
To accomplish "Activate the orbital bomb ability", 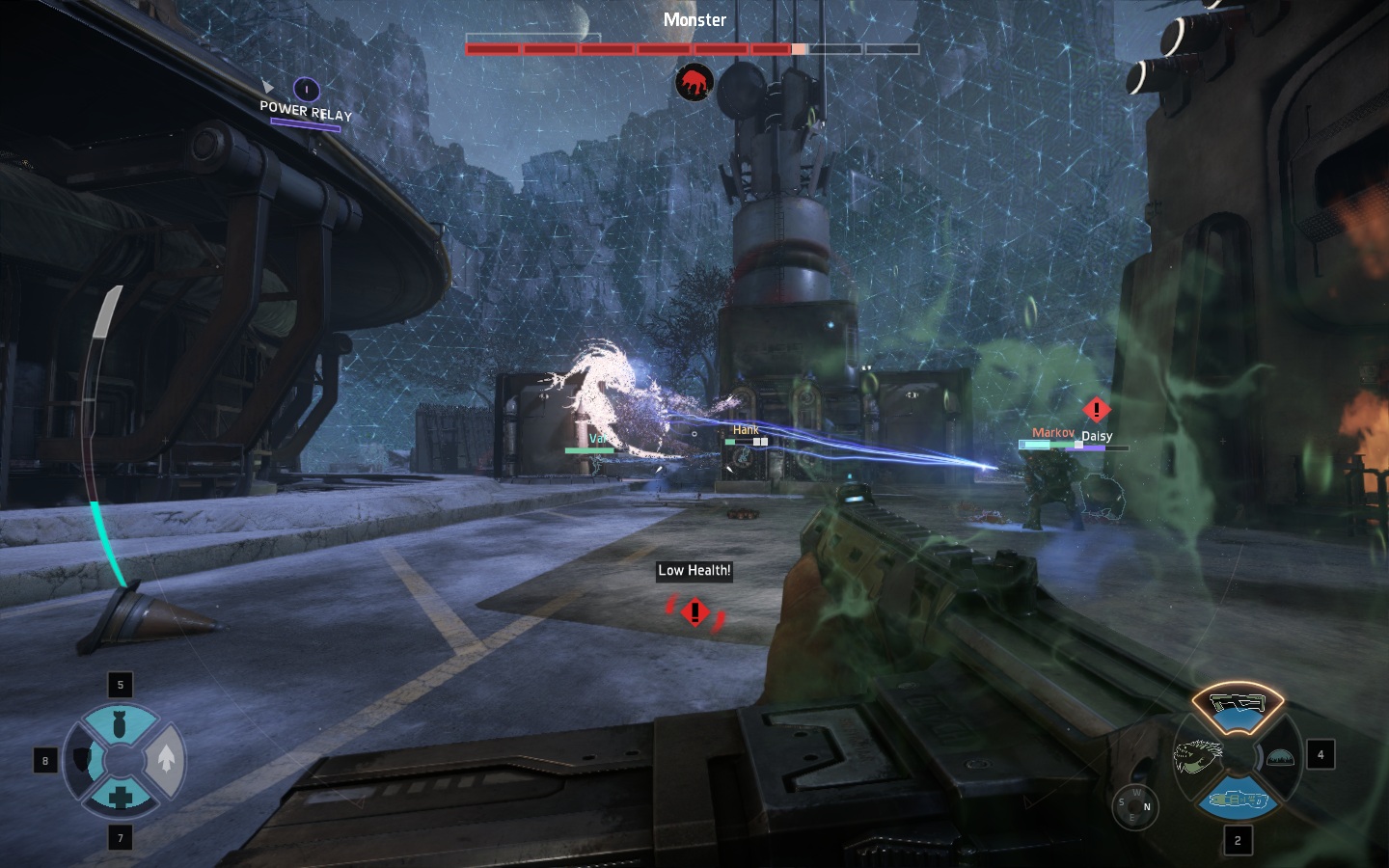I will (x=121, y=725).
